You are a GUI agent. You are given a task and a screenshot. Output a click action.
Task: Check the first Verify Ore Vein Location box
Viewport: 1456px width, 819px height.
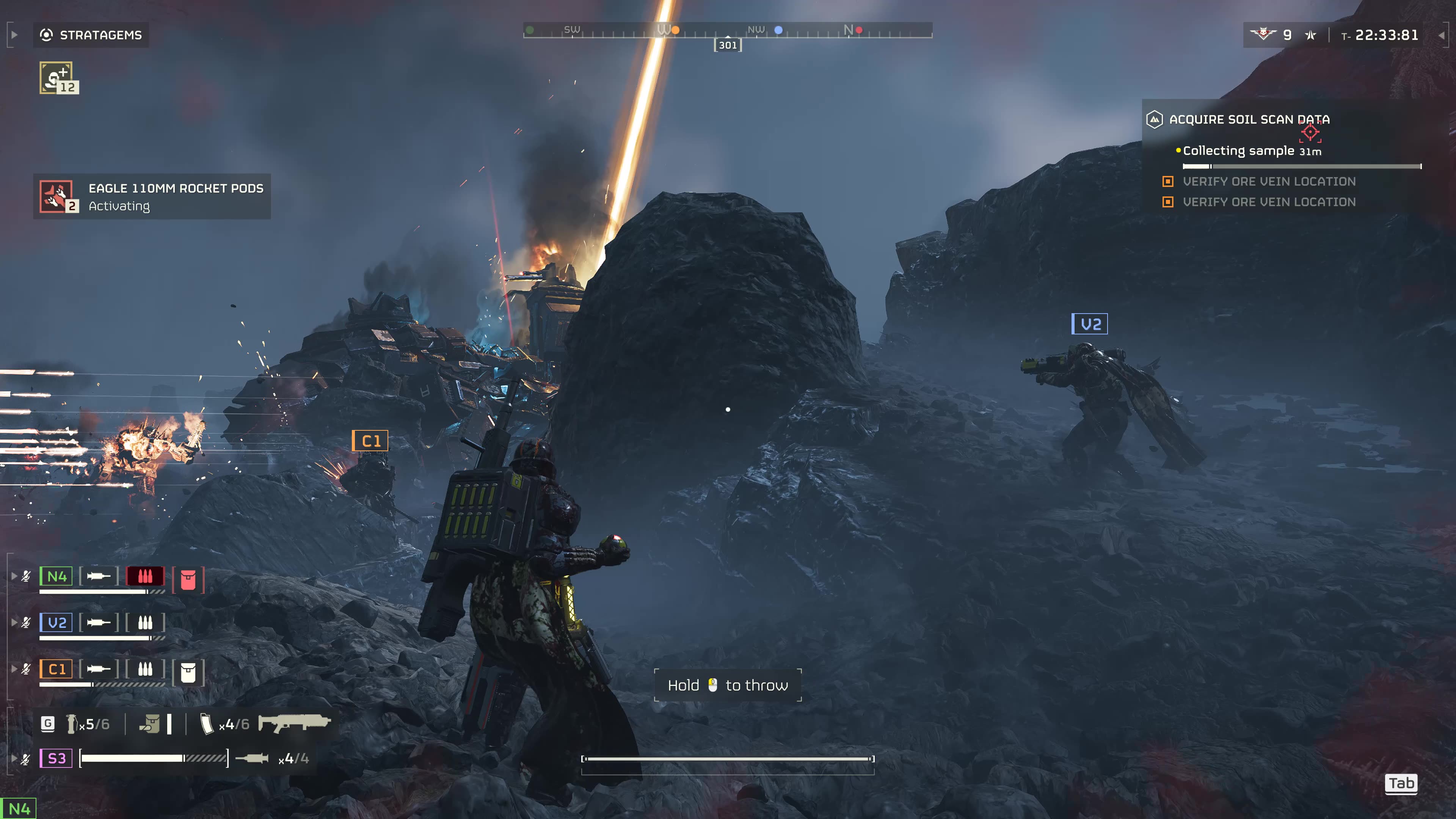[x=1168, y=182]
